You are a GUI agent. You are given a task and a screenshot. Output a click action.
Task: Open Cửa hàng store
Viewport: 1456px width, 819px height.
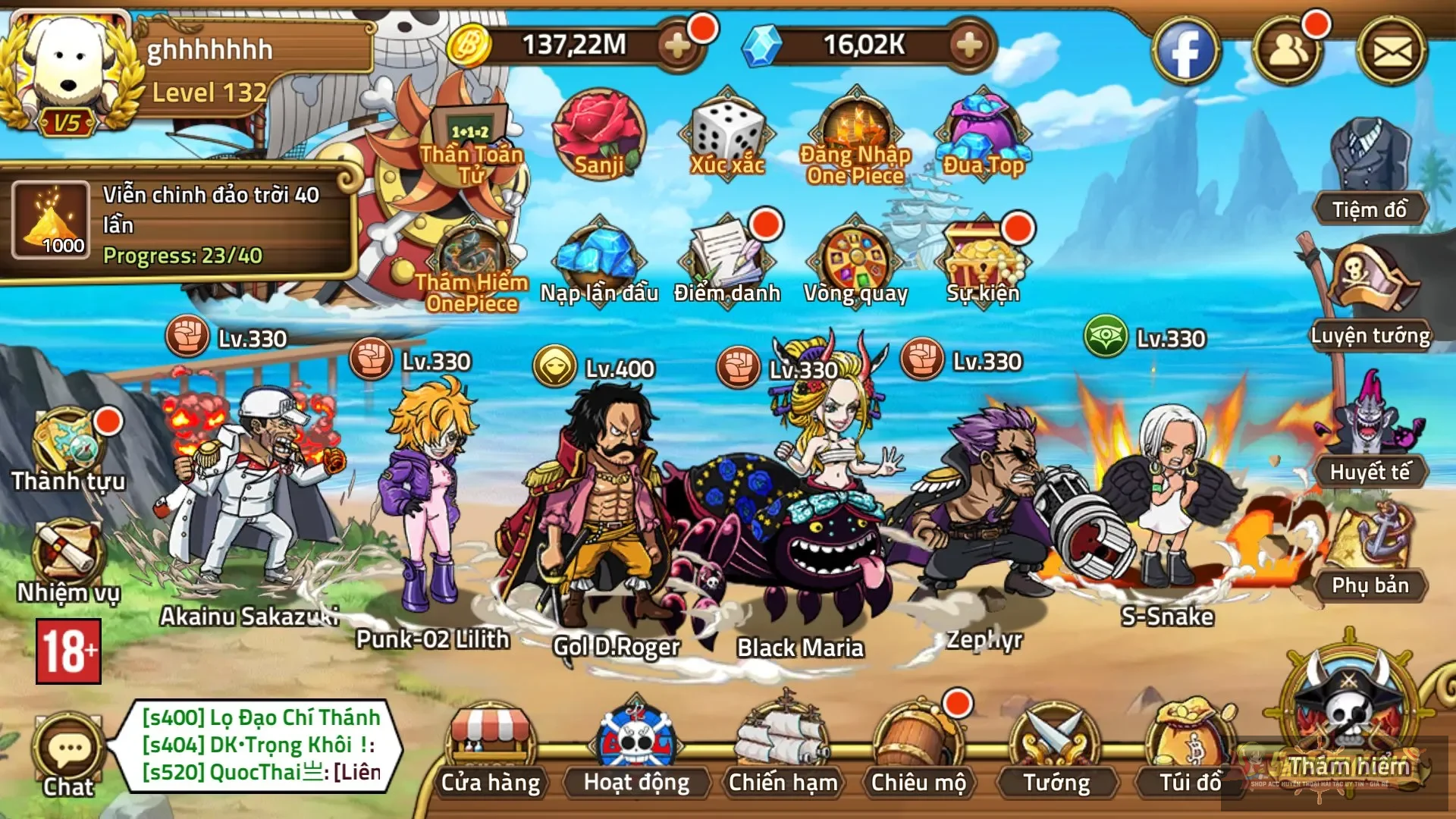(x=491, y=751)
